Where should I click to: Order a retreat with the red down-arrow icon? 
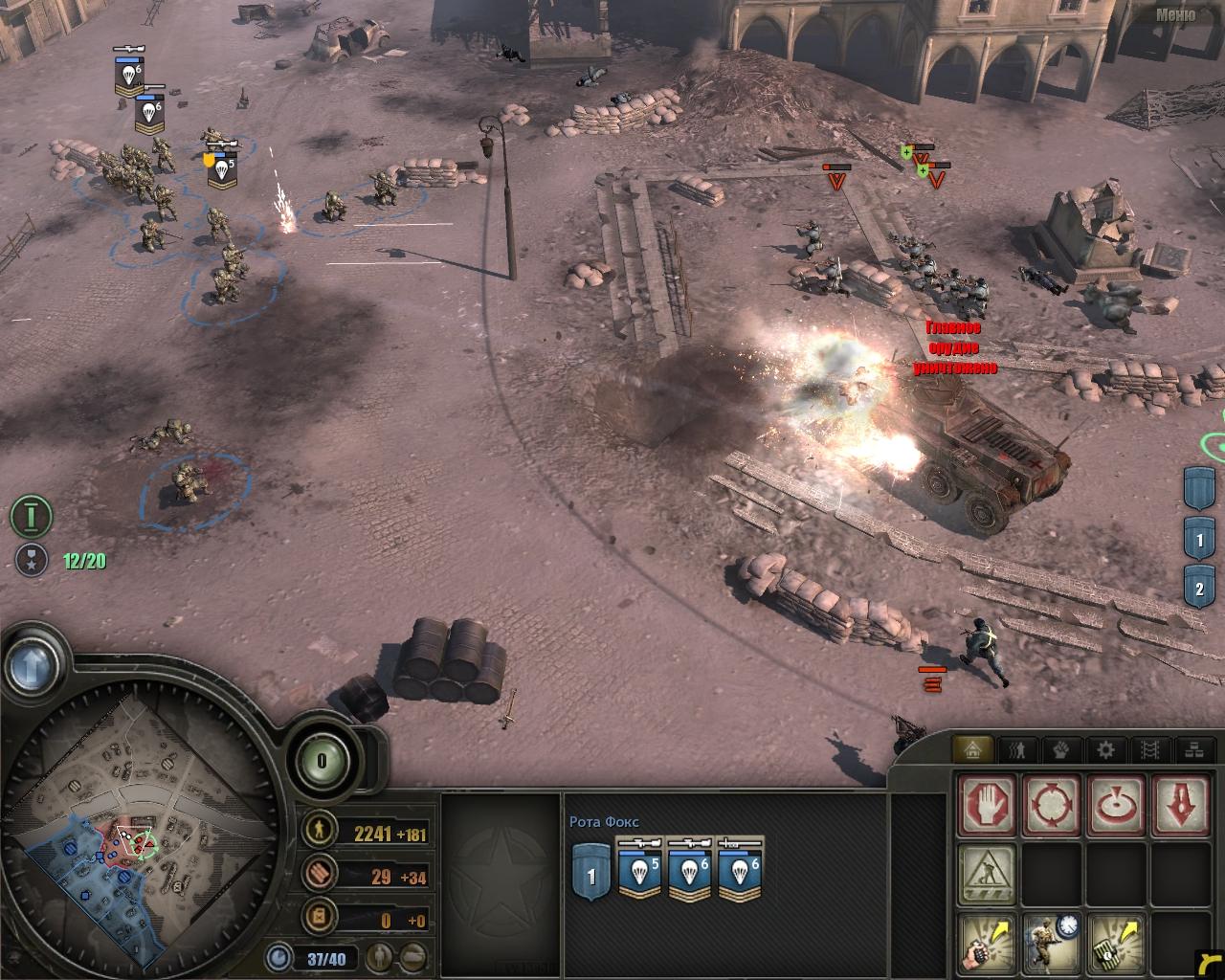tap(1179, 802)
